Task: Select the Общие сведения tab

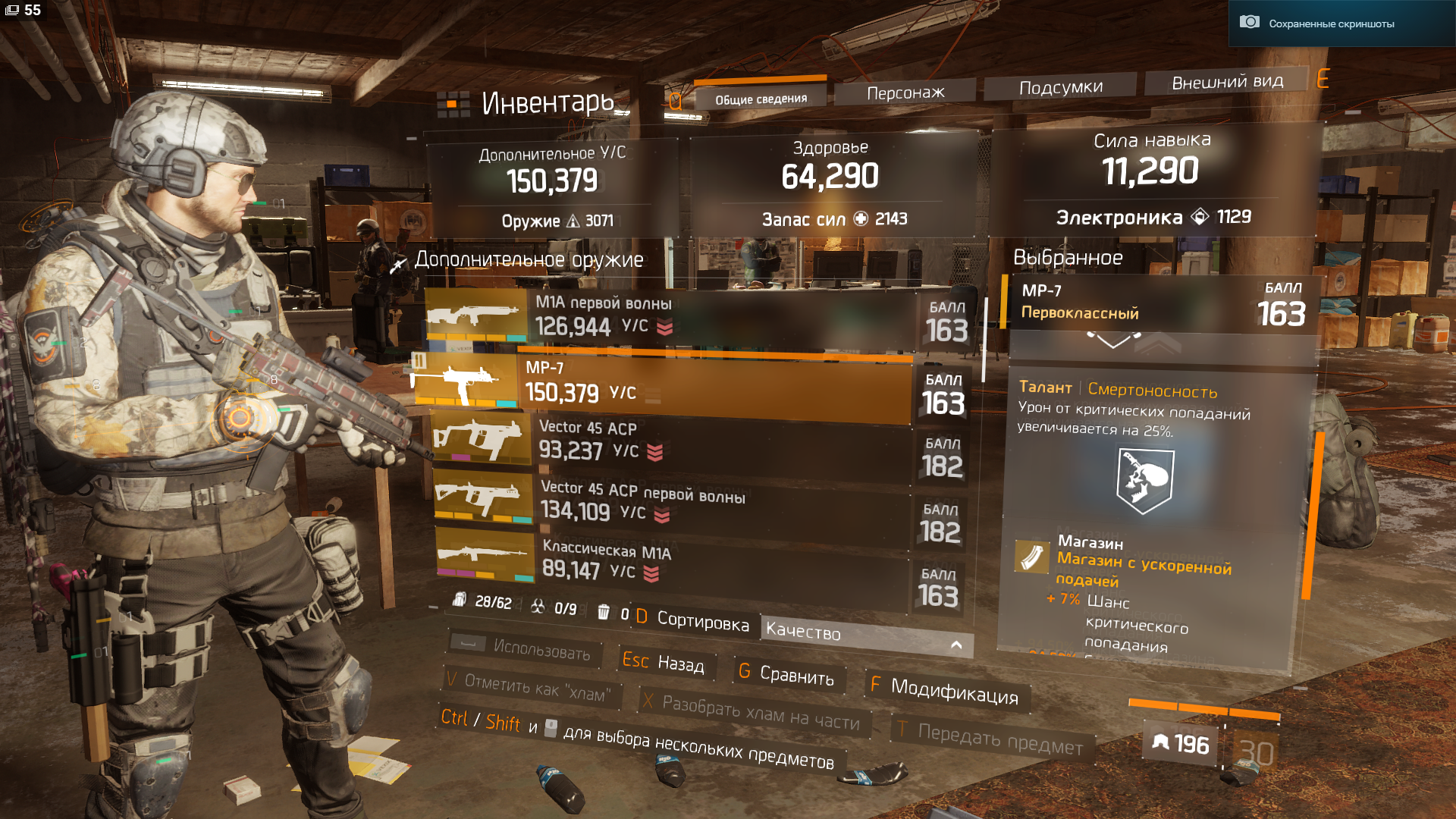Action: tap(761, 99)
